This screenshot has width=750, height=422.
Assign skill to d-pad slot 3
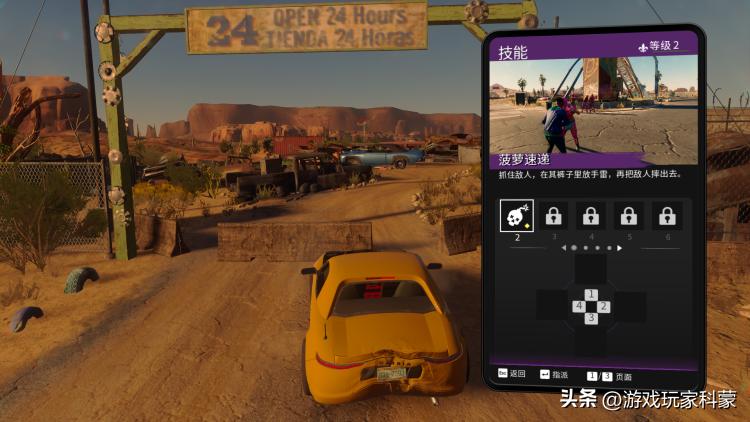[591, 318]
